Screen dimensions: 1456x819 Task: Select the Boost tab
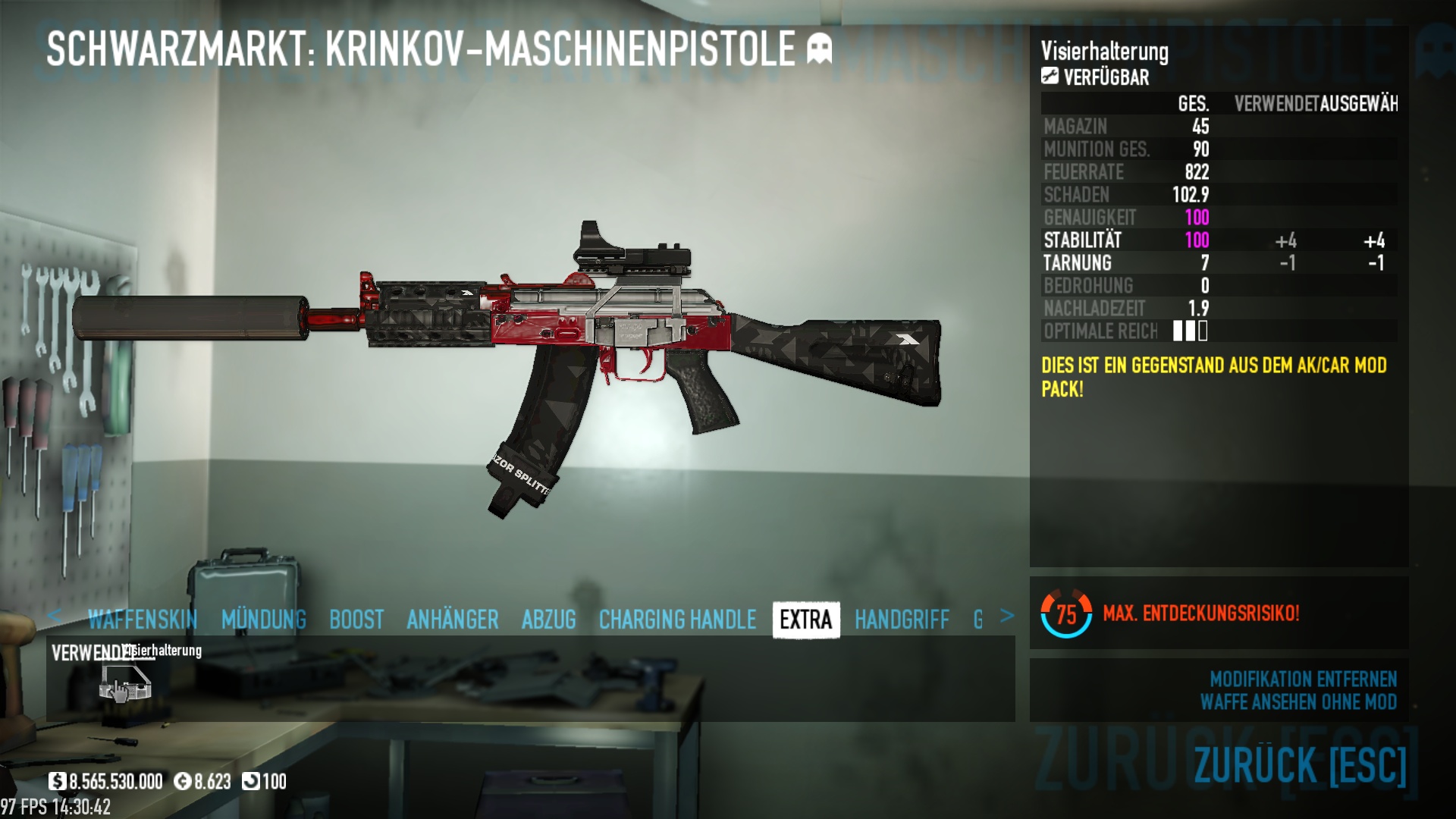[356, 620]
